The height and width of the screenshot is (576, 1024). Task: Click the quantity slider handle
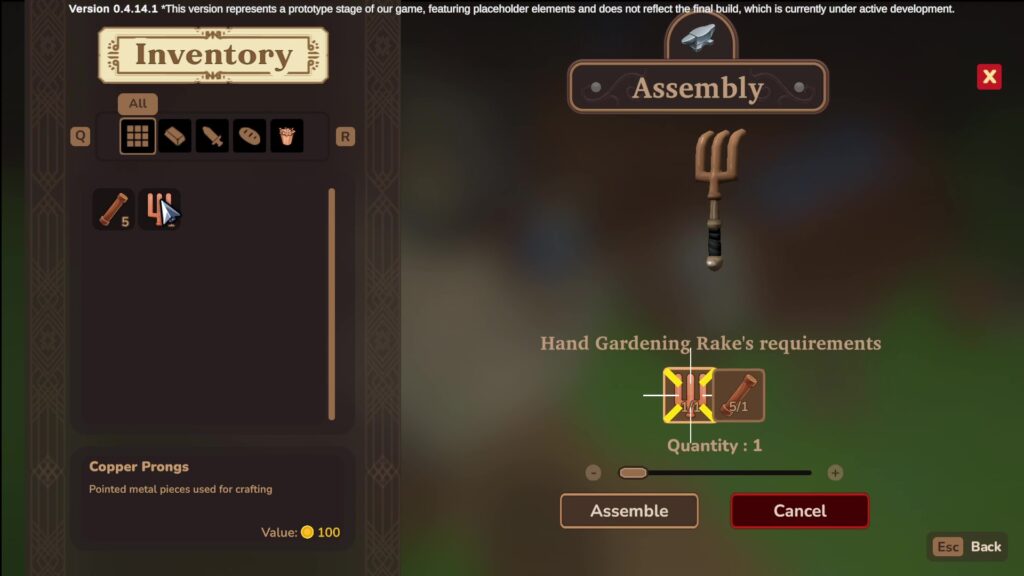point(633,473)
